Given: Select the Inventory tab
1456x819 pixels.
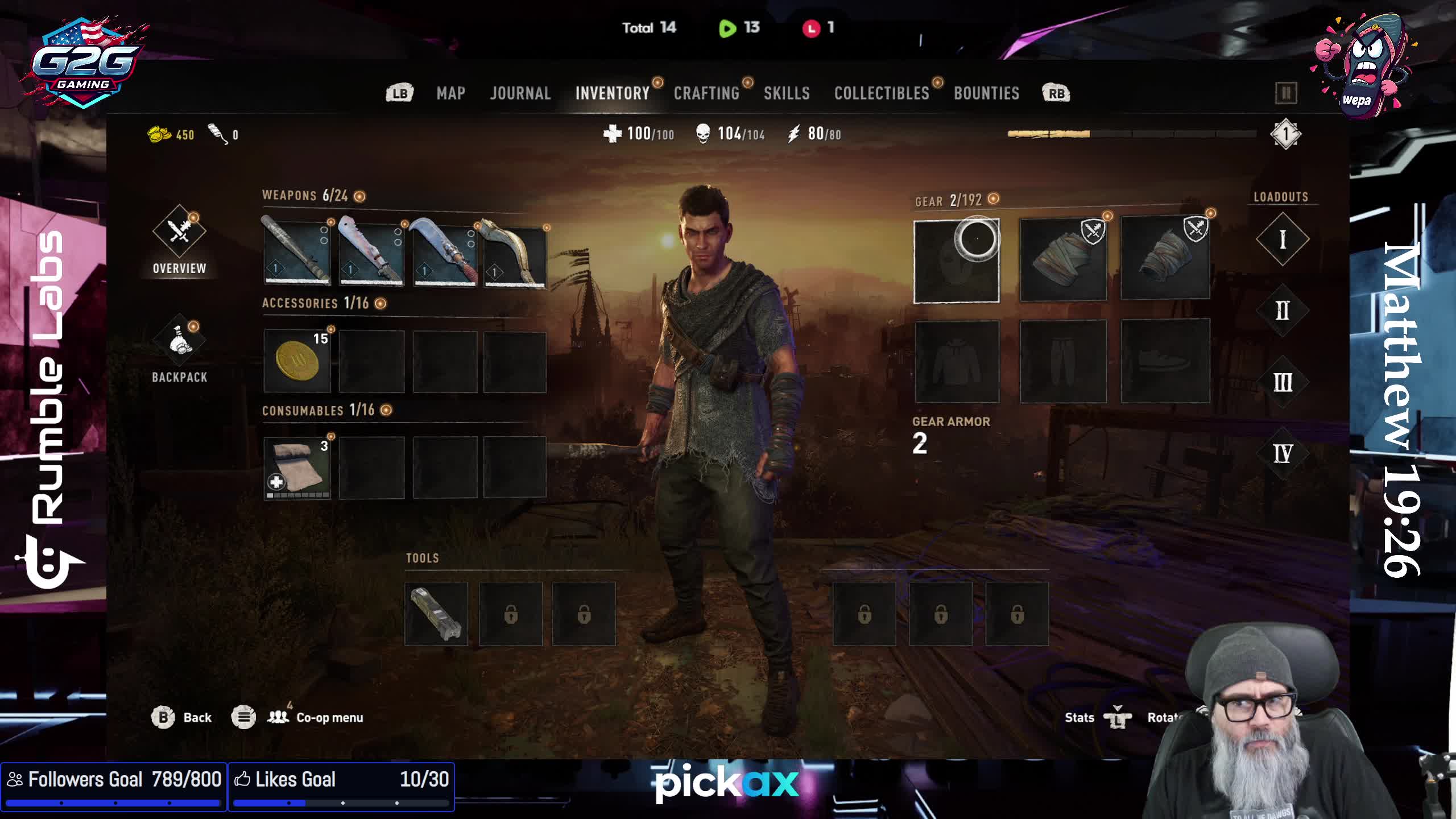Looking at the screenshot, I should point(612,93).
